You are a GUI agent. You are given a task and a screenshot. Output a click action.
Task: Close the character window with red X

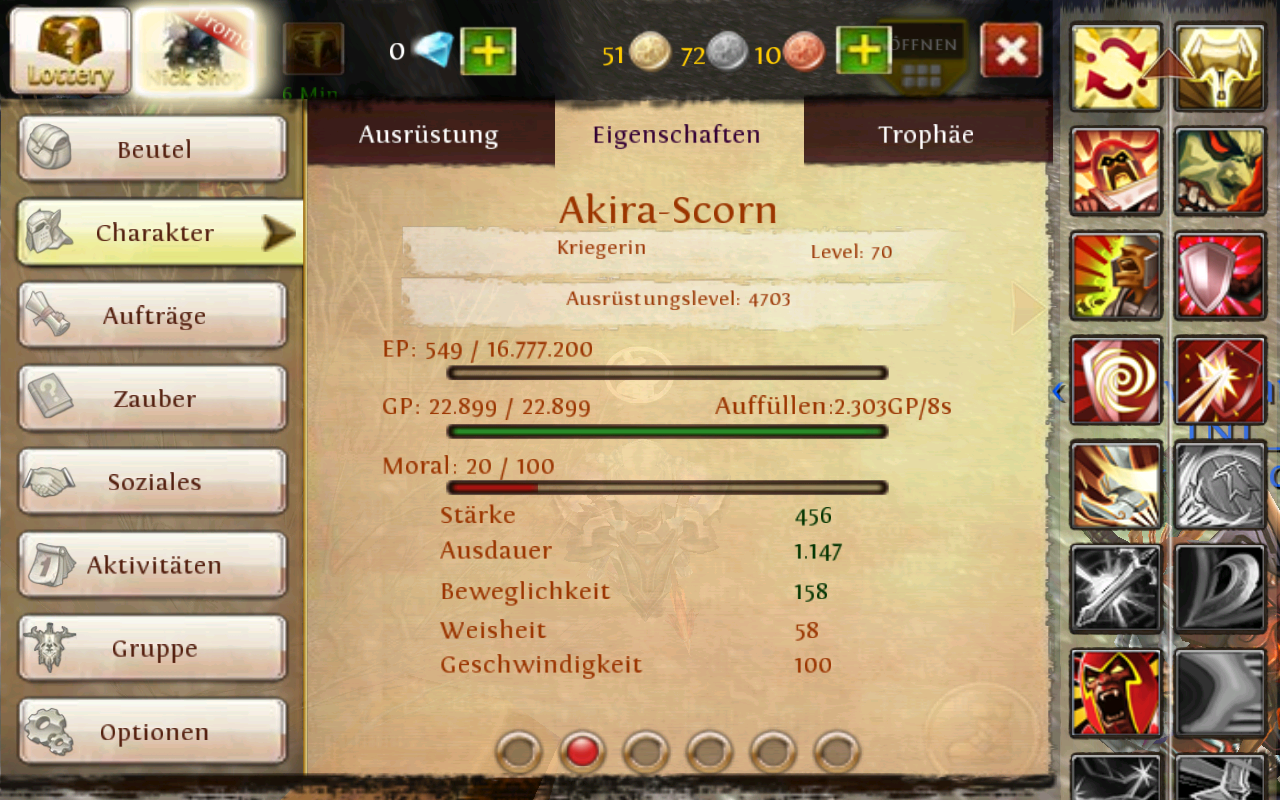click(1011, 51)
